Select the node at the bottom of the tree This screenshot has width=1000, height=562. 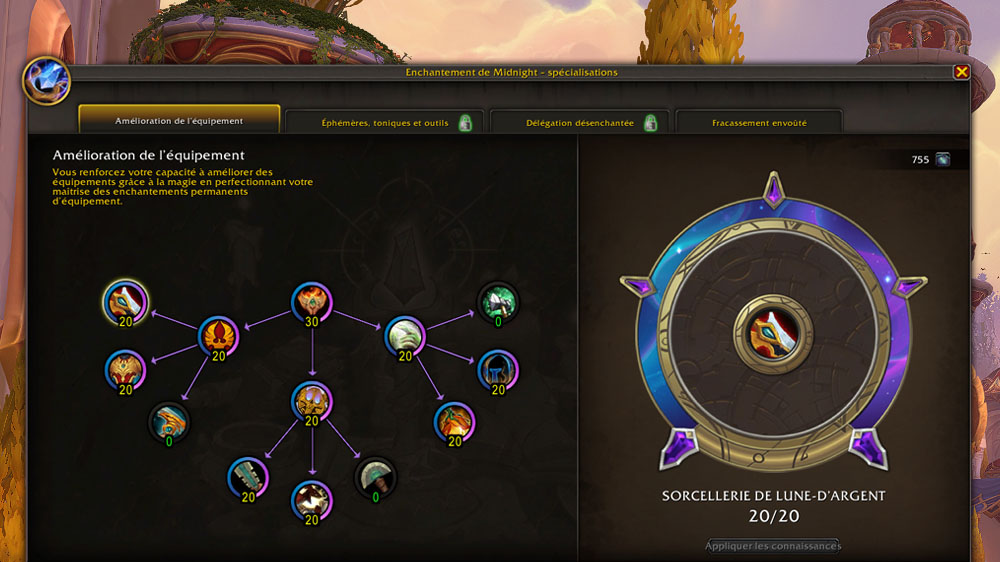pyautogui.click(x=311, y=500)
